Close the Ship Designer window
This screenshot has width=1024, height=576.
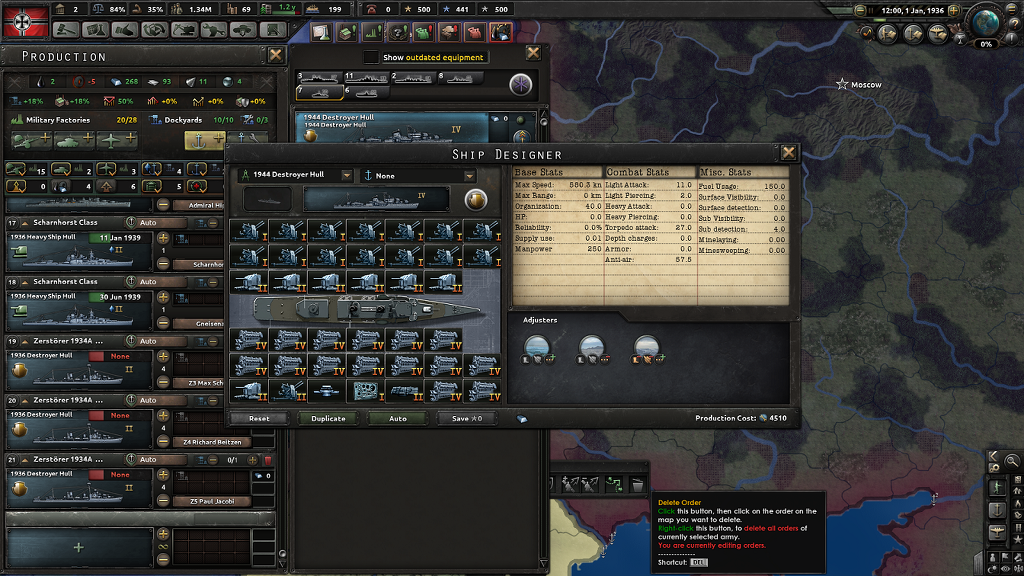click(789, 153)
